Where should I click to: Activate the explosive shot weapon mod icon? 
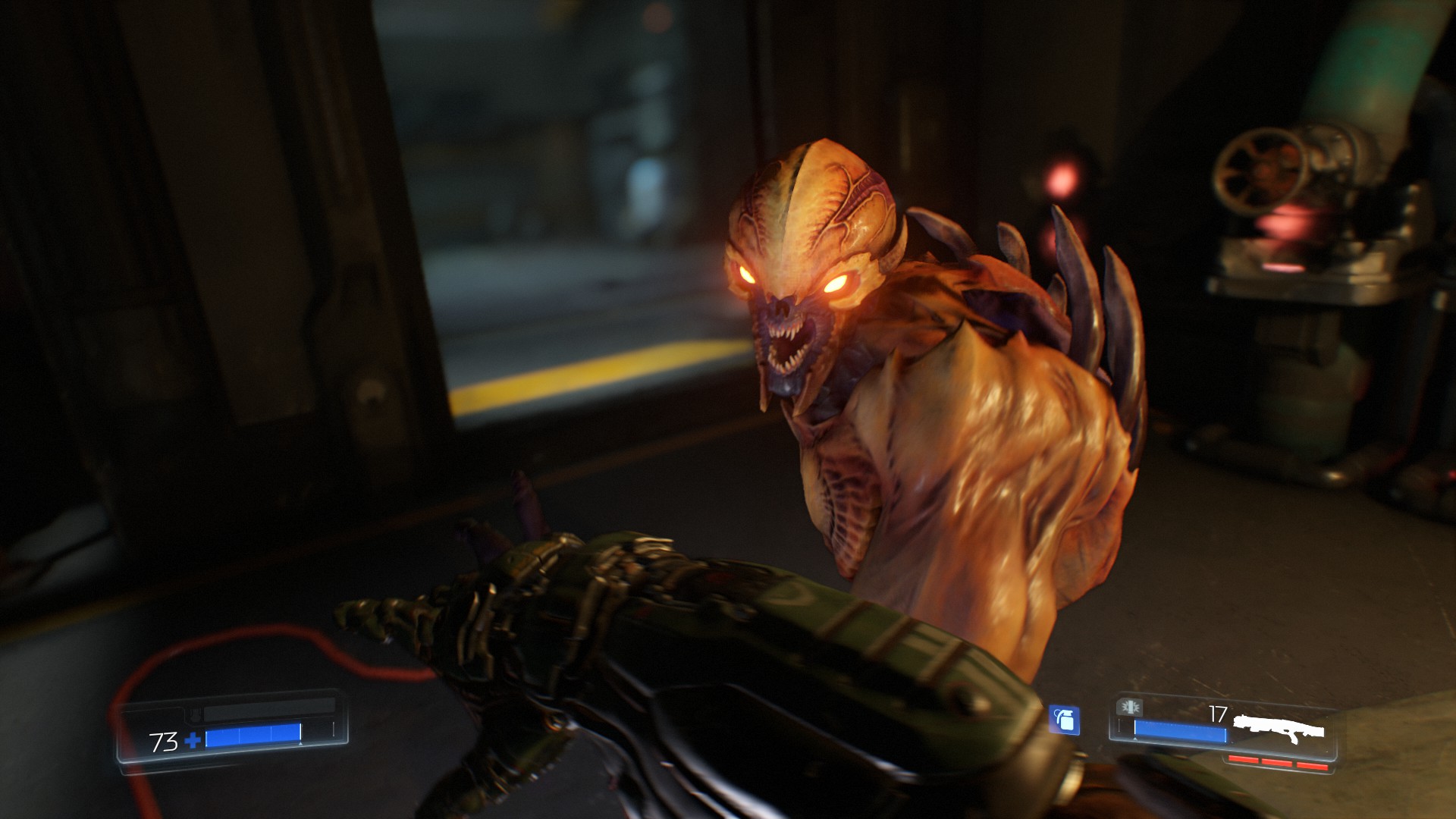pos(1130,708)
